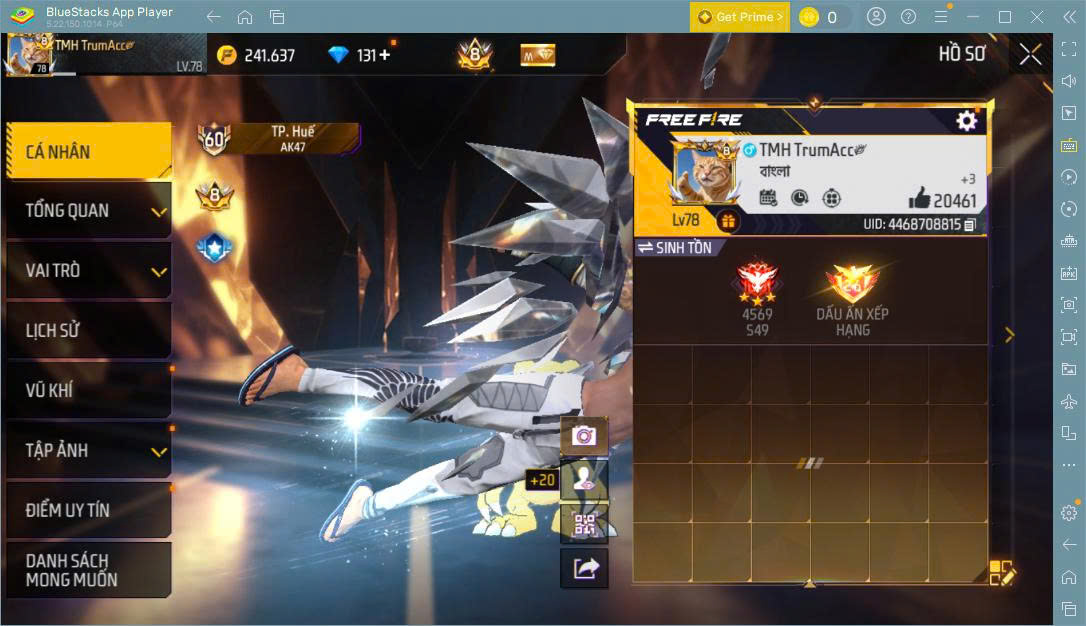
Task: Click the thumbs-up like button
Action: pos(920,198)
